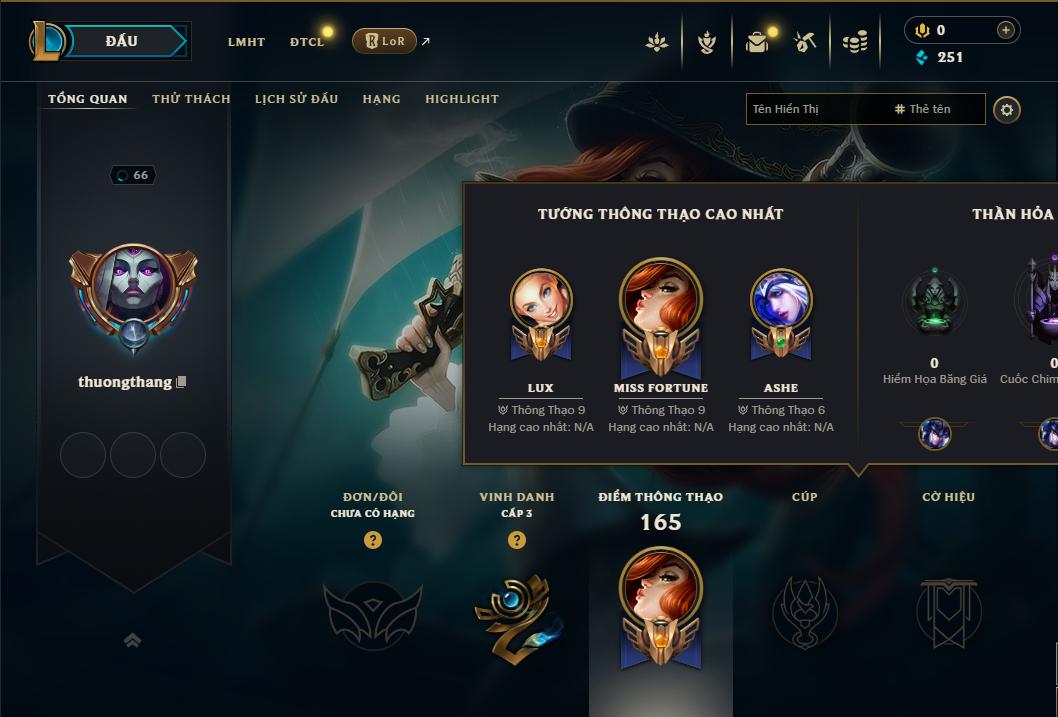Open the loot backpack icon
The image size is (1058, 717).
point(757,42)
